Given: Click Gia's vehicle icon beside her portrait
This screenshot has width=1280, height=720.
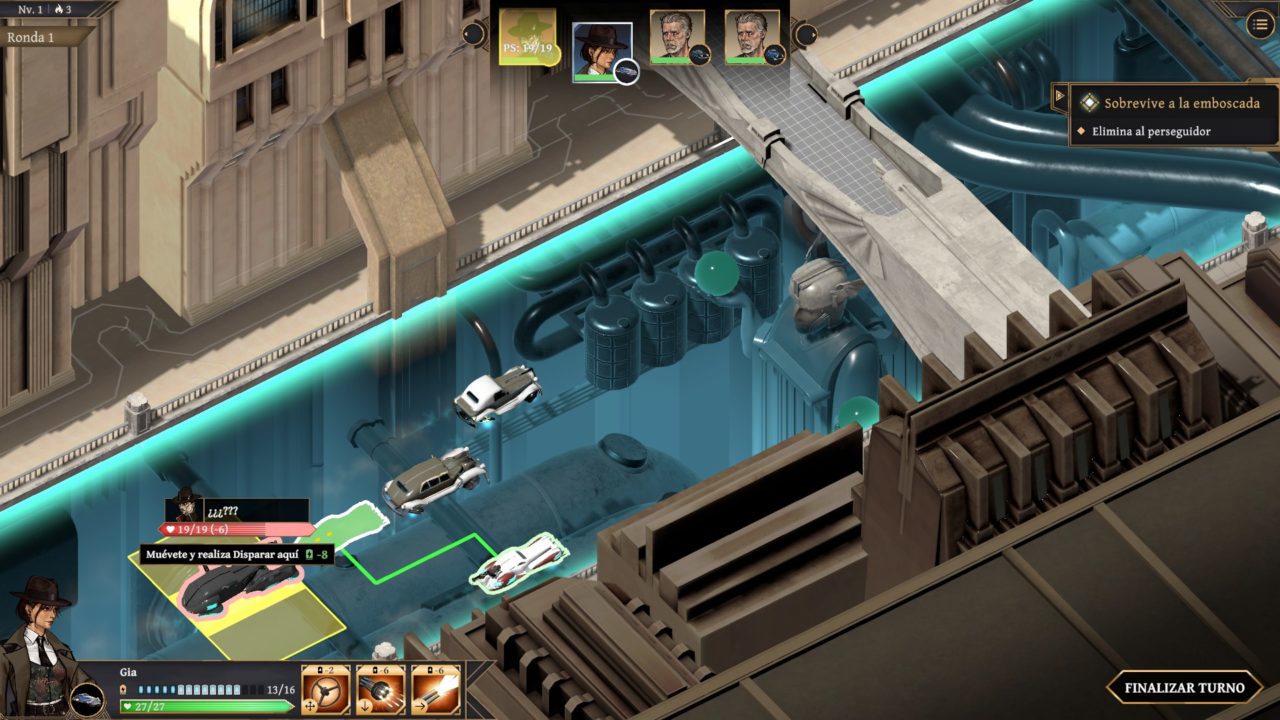Looking at the screenshot, I should (87, 698).
